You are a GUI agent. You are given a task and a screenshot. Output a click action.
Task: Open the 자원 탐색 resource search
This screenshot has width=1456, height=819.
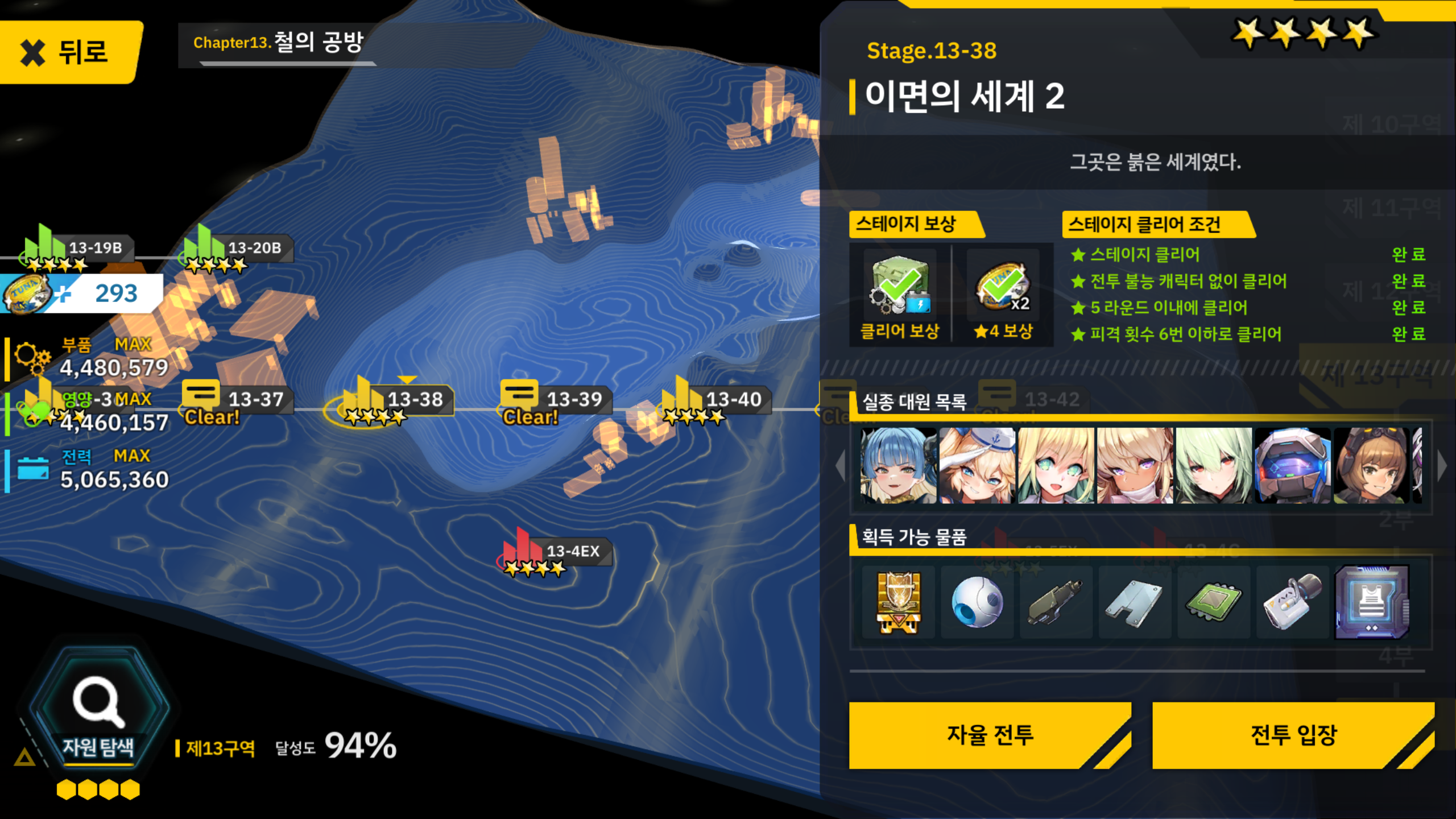click(x=98, y=711)
